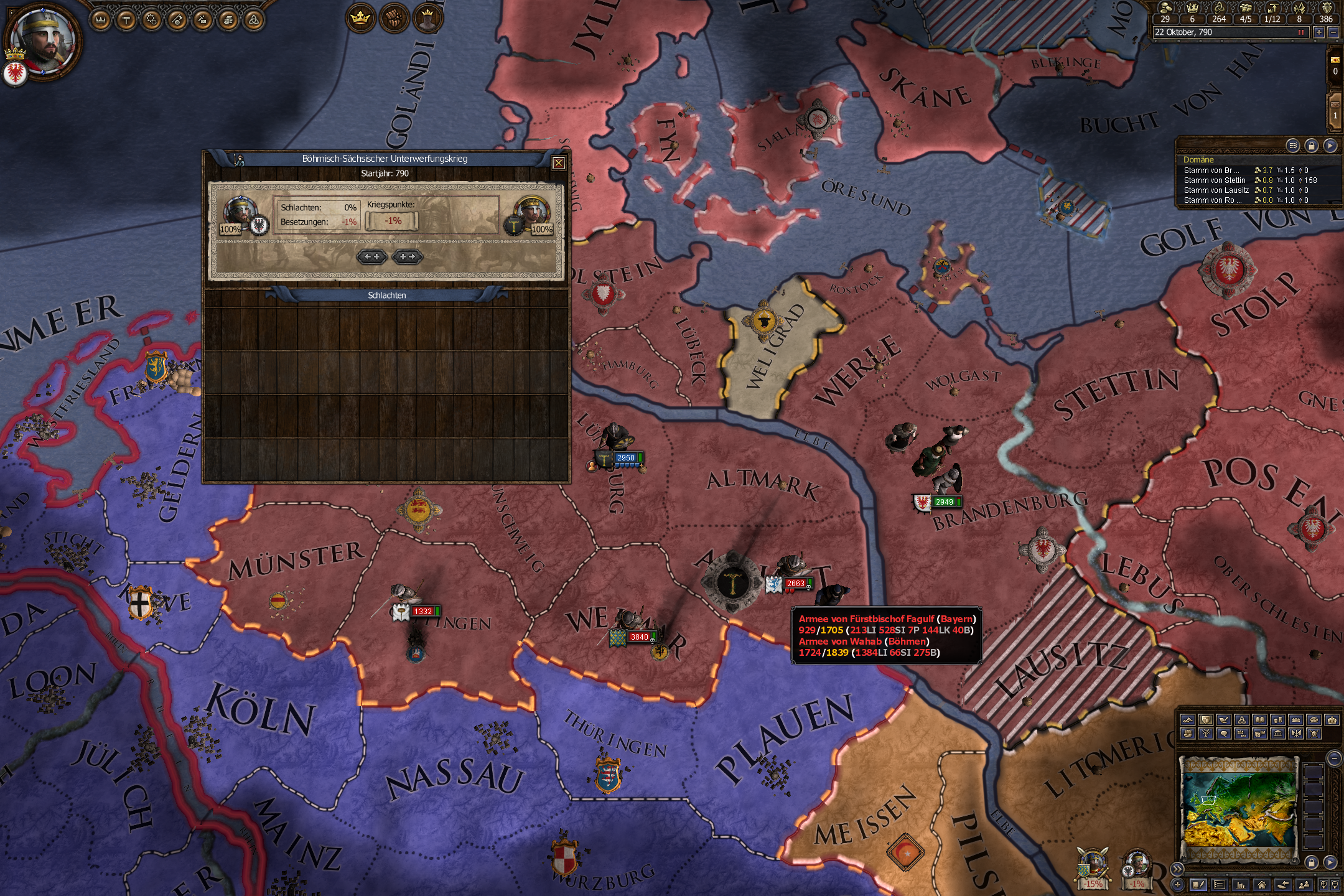Open the laws screen via crown icon

[101, 21]
